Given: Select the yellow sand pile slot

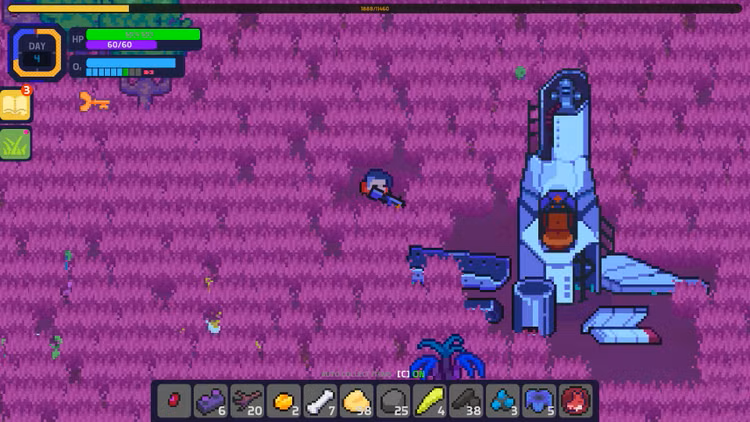Looking at the screenshot, I should coord(356,400).
